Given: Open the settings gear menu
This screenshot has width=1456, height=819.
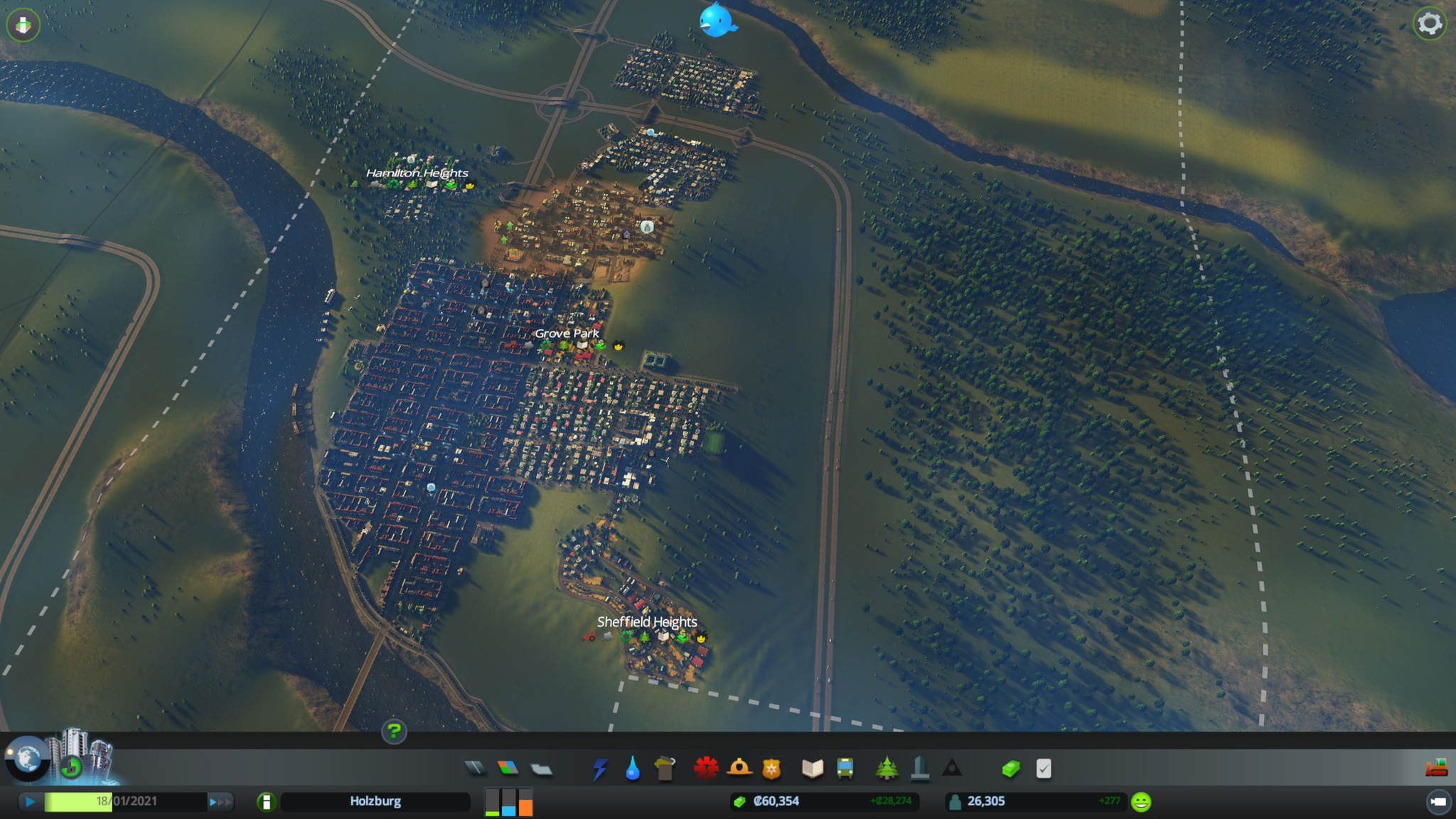Looking at the screenshot, I should pos(1430,24).
